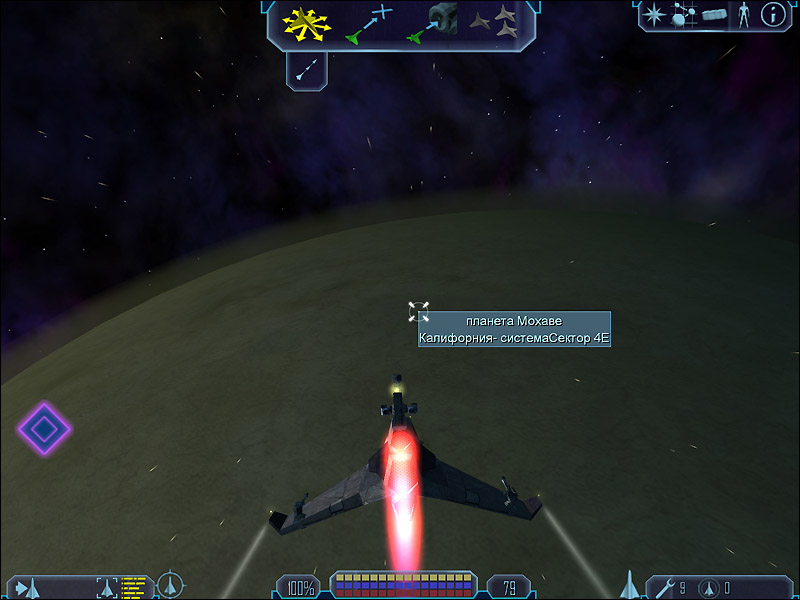This screenshot has width=800, height=600.
Task: Select the arrow-and-ship icon in bottom-left panel
Action: pyautogui.click(x=27, y=587)
